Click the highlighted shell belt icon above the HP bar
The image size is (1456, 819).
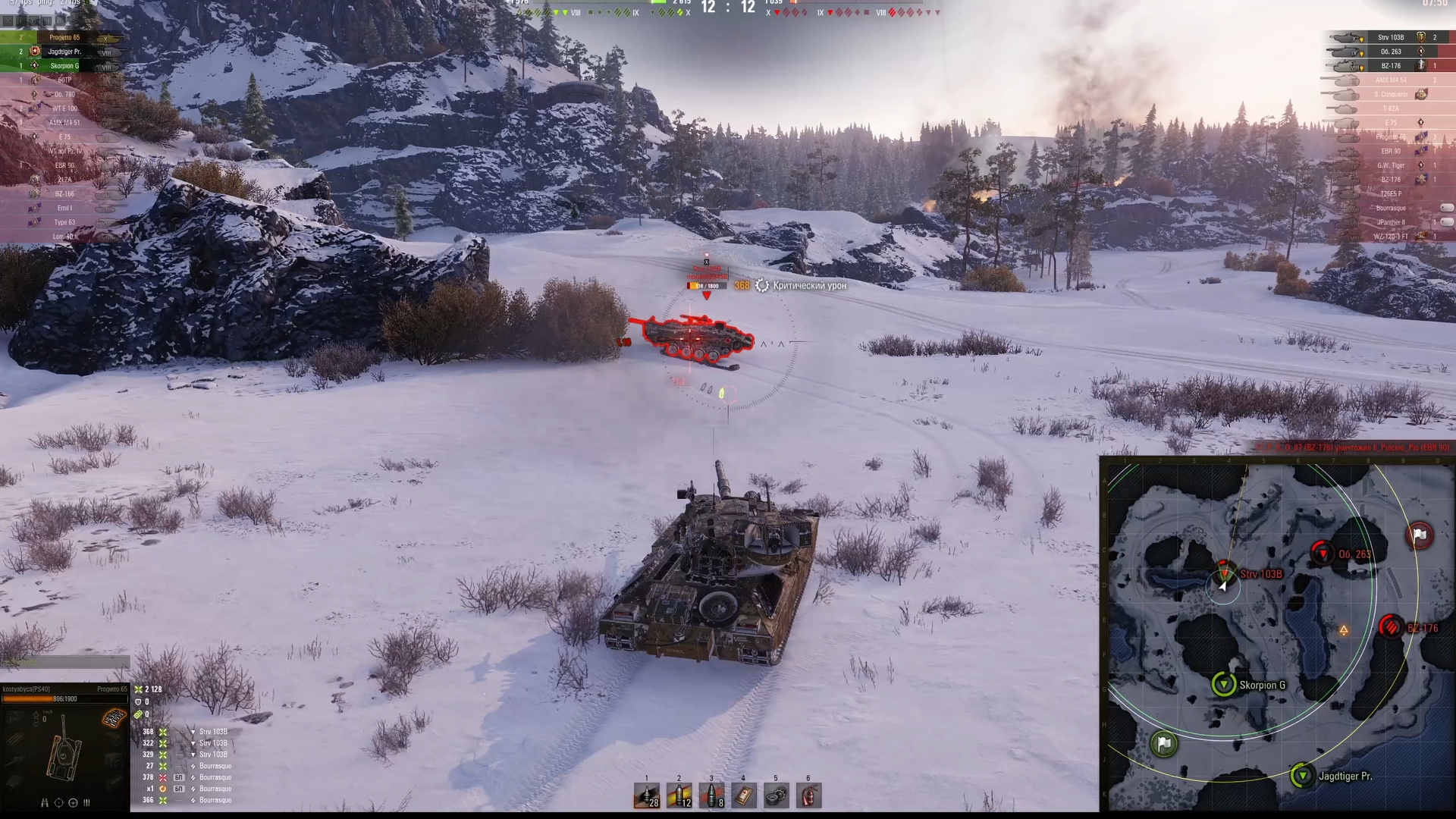coord(114,718)
